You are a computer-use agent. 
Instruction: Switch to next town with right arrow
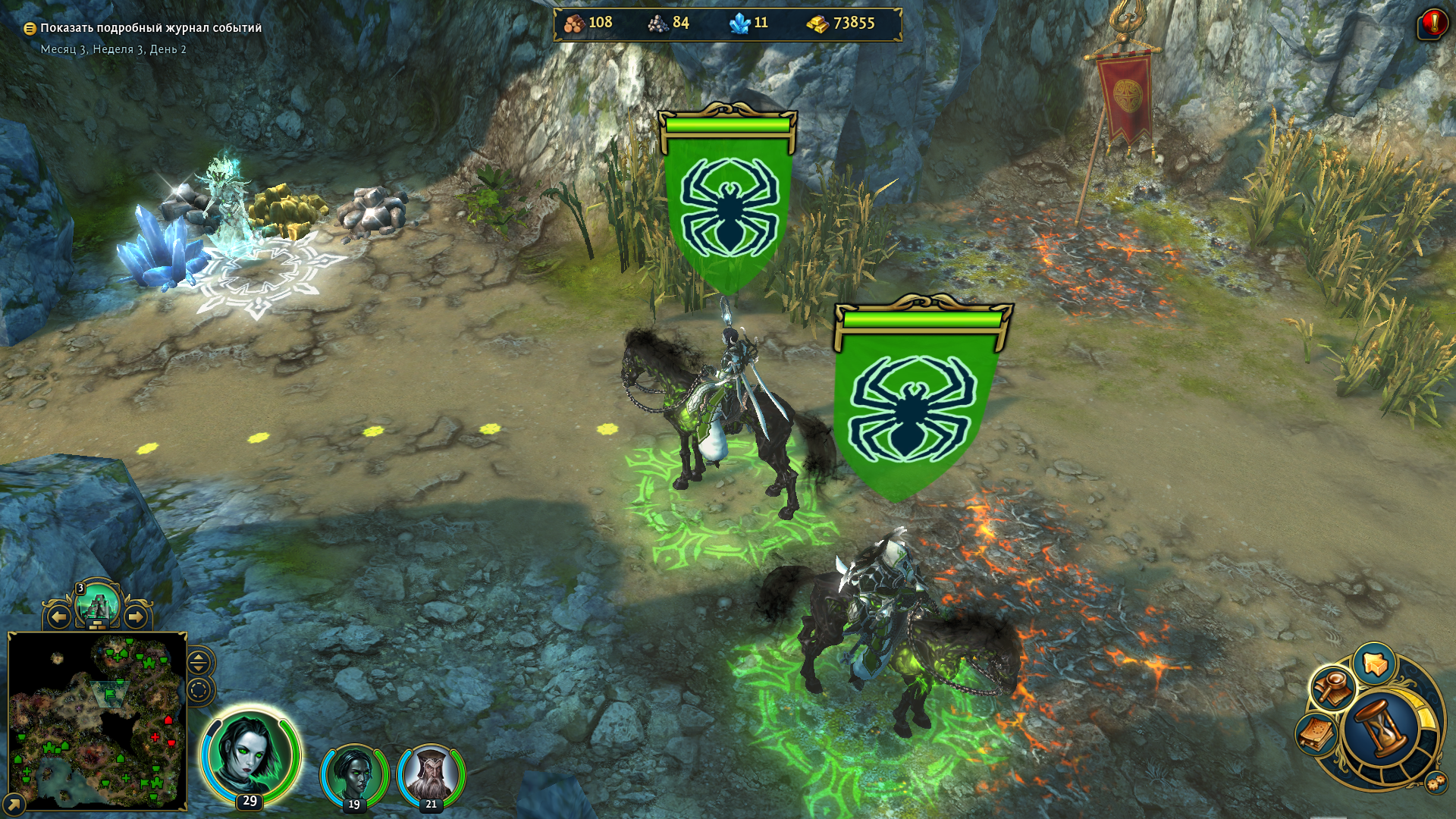(x=136, y=617)
